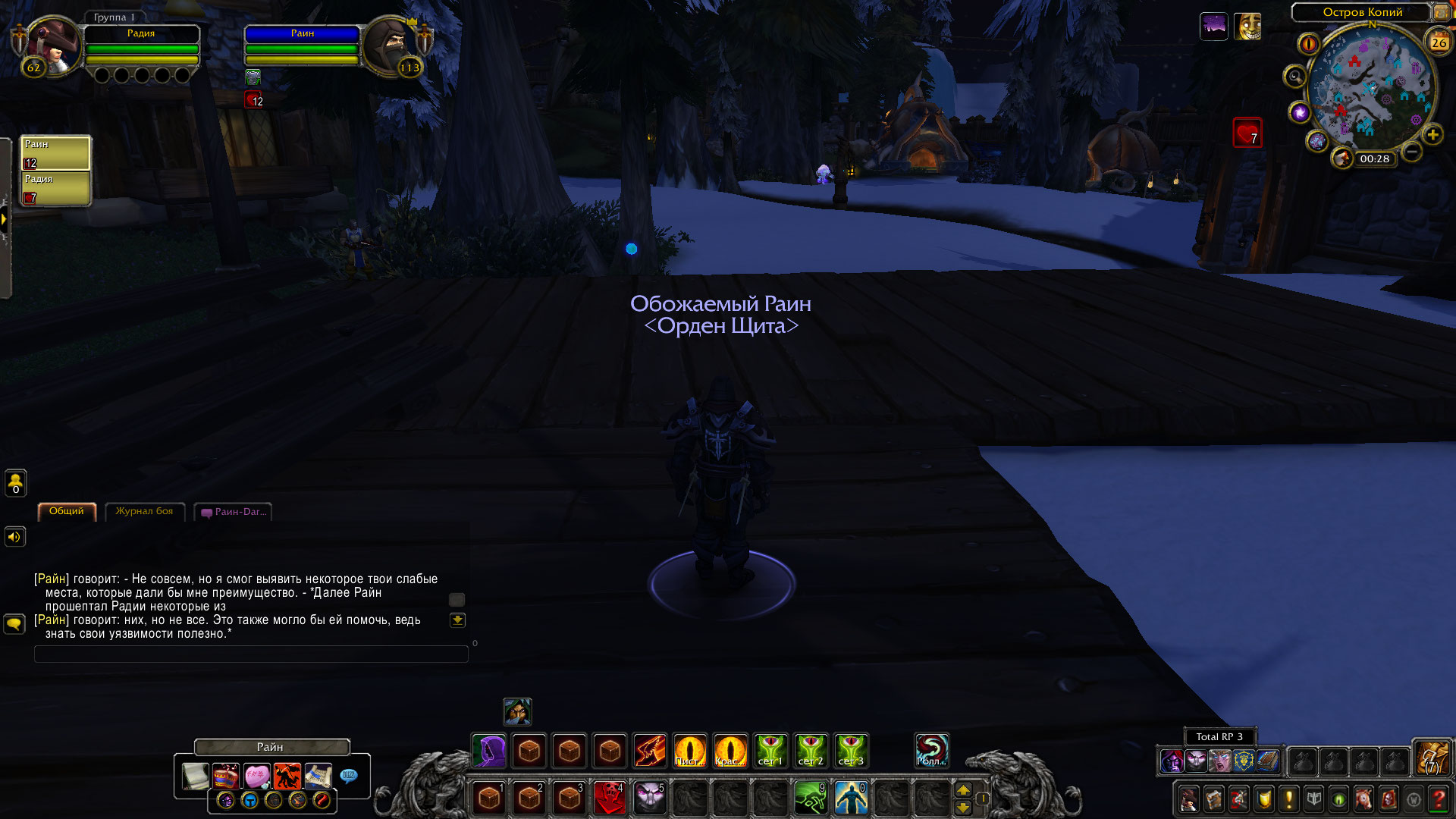The image size is (1456, 819).
Task: Click the minimap tracking magnifier button
Action: (1294, 77)
